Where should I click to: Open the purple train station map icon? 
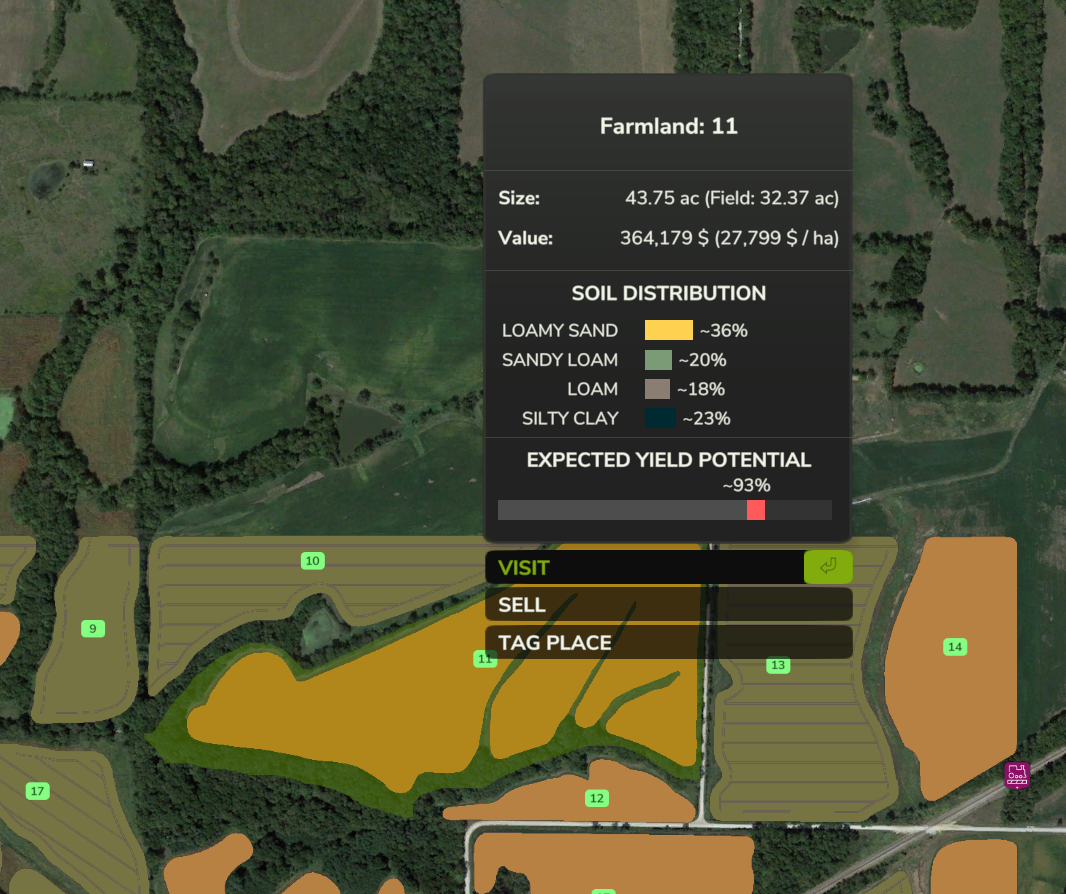(1017, 775)
